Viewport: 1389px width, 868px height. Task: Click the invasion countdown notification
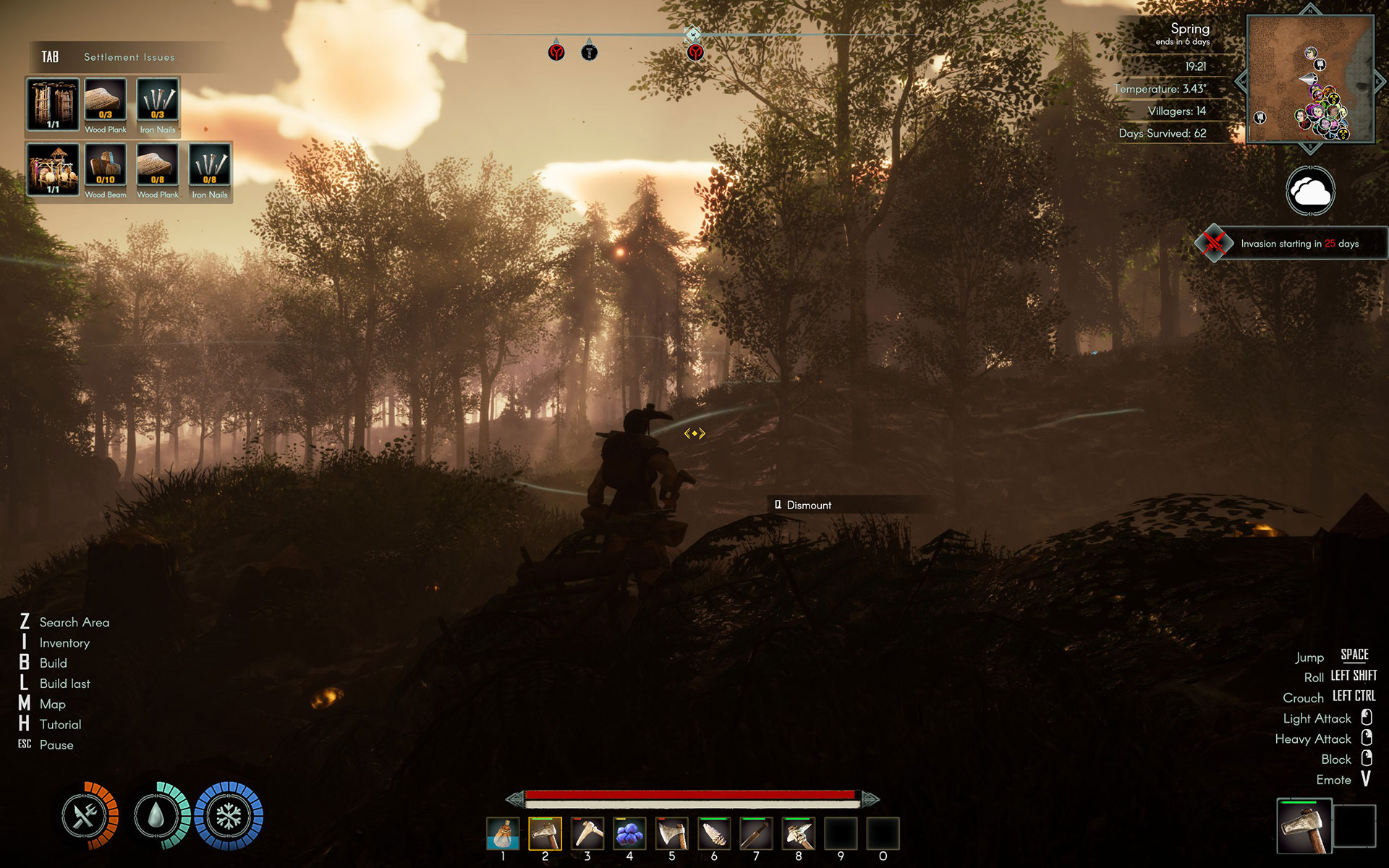pyautogui.click(x=1291, y=244)
